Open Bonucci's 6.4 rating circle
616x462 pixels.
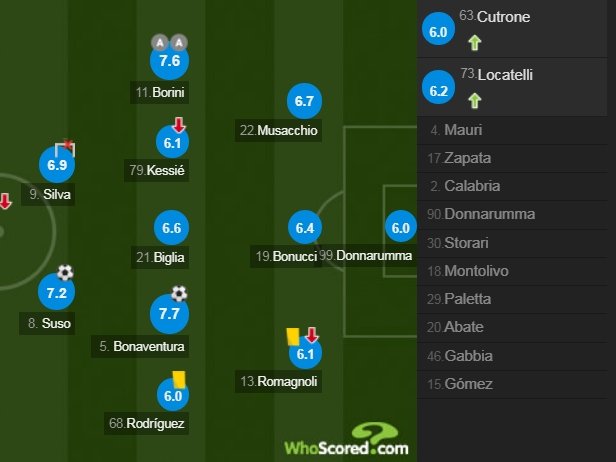click(305, 229)
